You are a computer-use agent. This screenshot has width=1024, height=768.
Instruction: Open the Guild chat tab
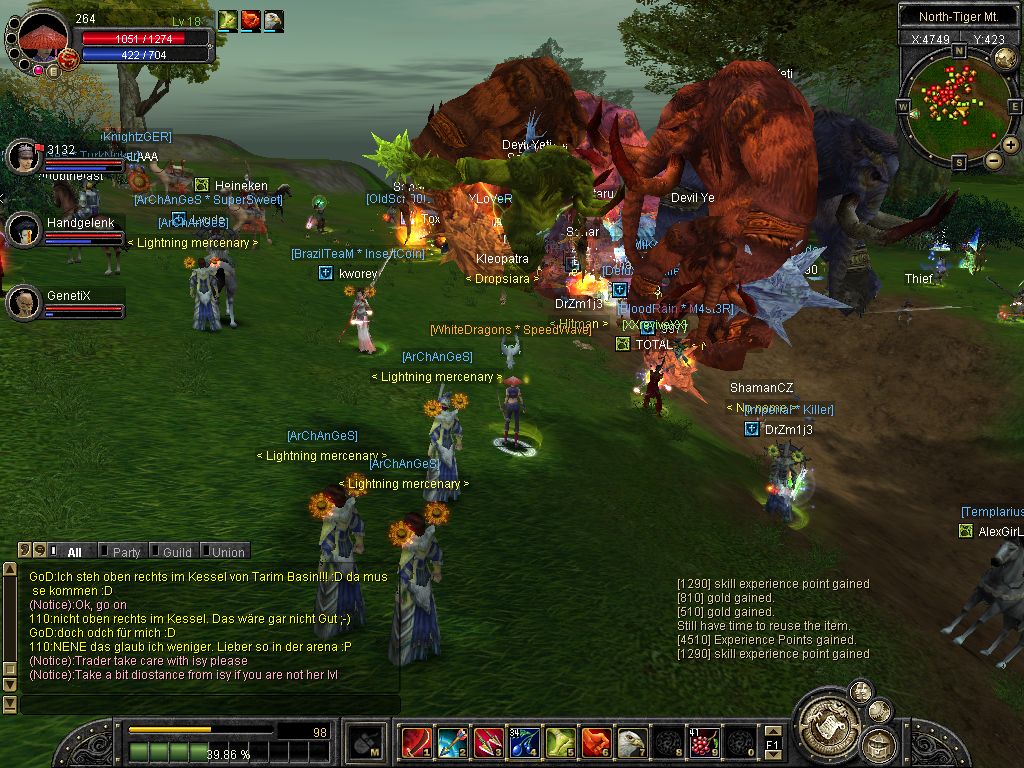(x=177, y=552)
